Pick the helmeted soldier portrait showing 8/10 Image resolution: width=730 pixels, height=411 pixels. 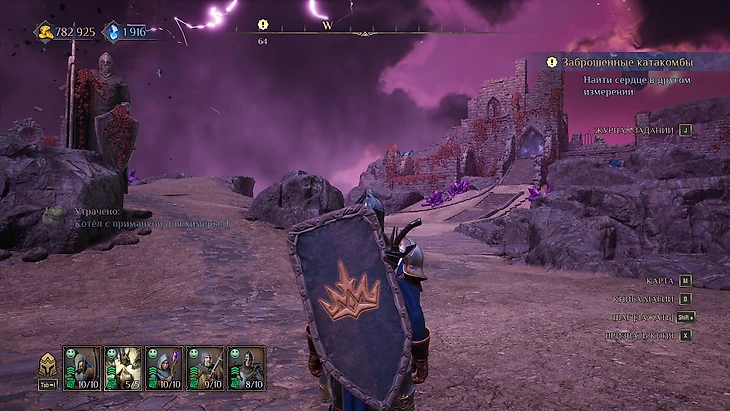(246, 367)
